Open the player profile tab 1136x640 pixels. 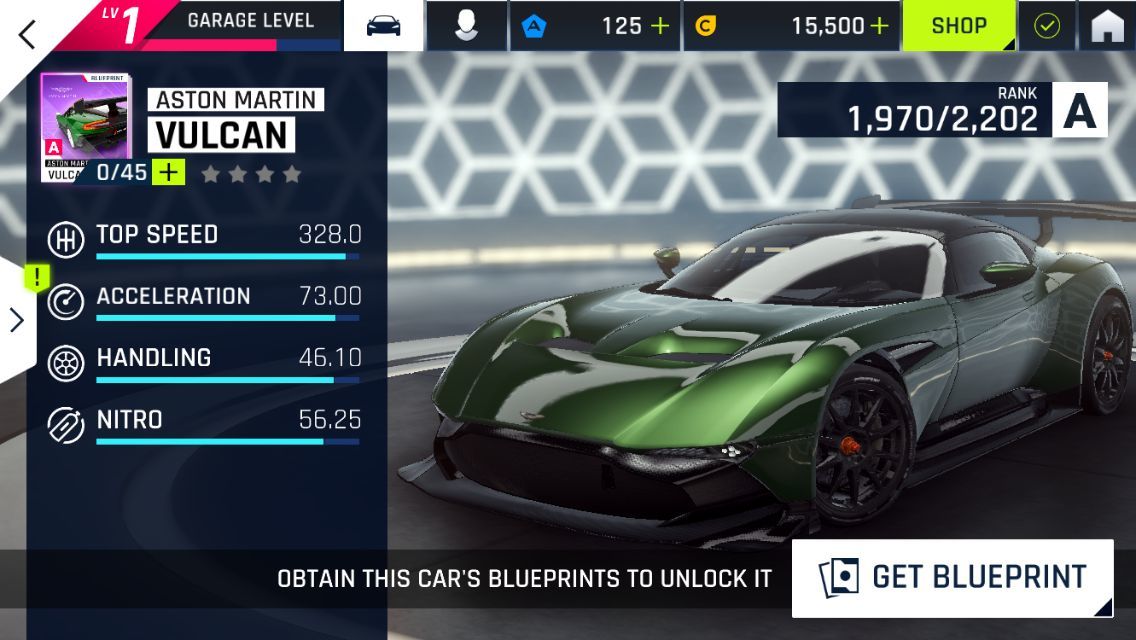coord(466,26)
